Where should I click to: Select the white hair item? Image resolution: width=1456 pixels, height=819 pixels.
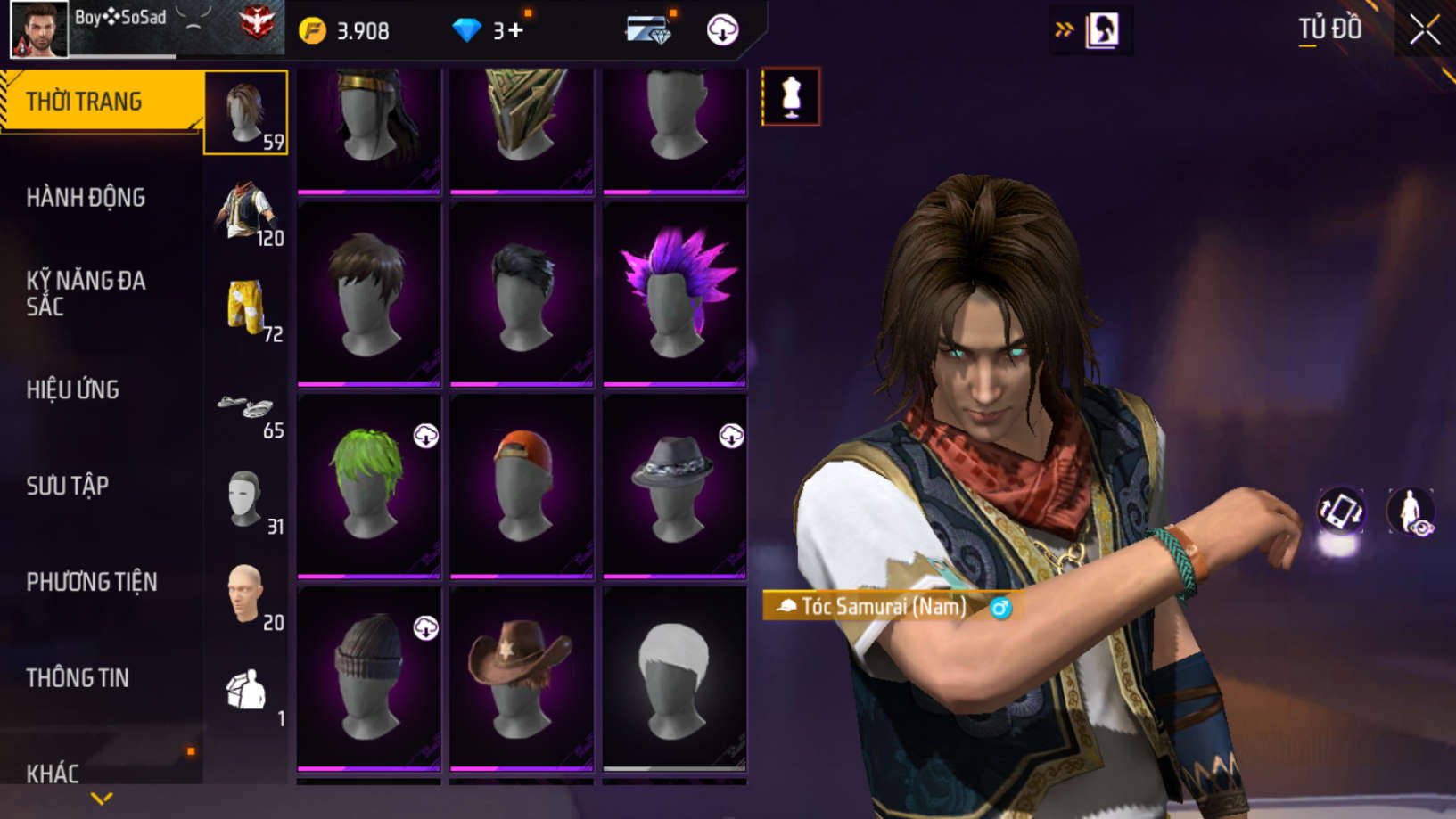[x=675, y=677]
